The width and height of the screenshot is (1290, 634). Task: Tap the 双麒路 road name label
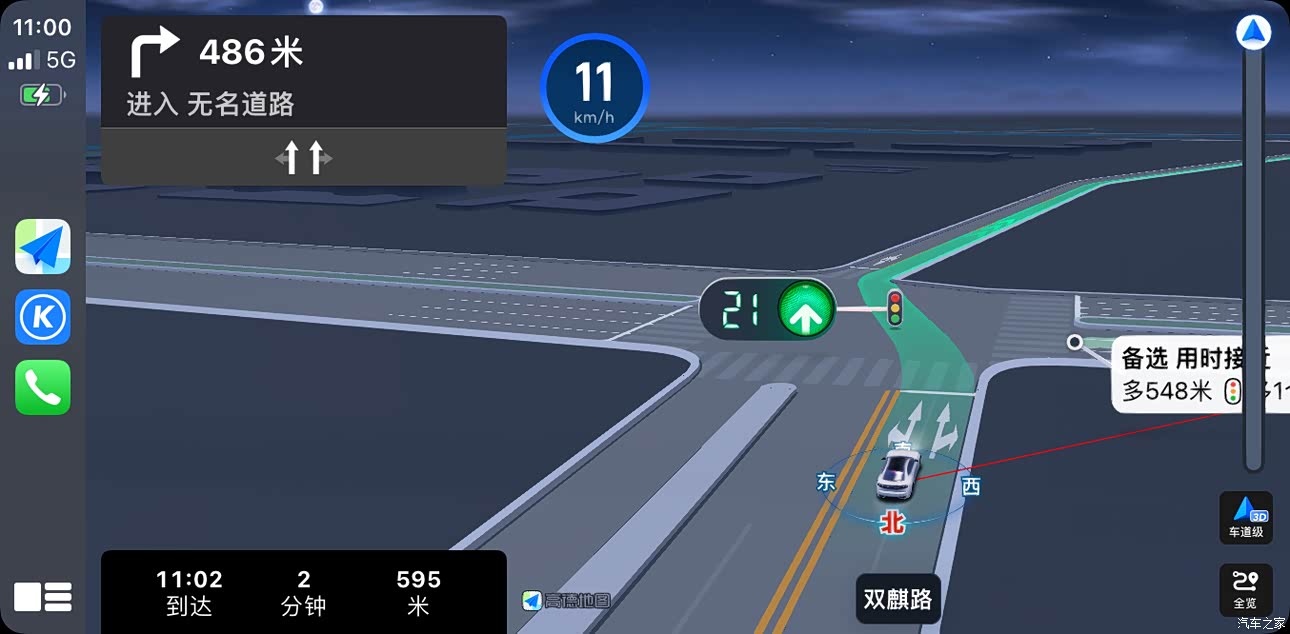[x=898, y=599]
